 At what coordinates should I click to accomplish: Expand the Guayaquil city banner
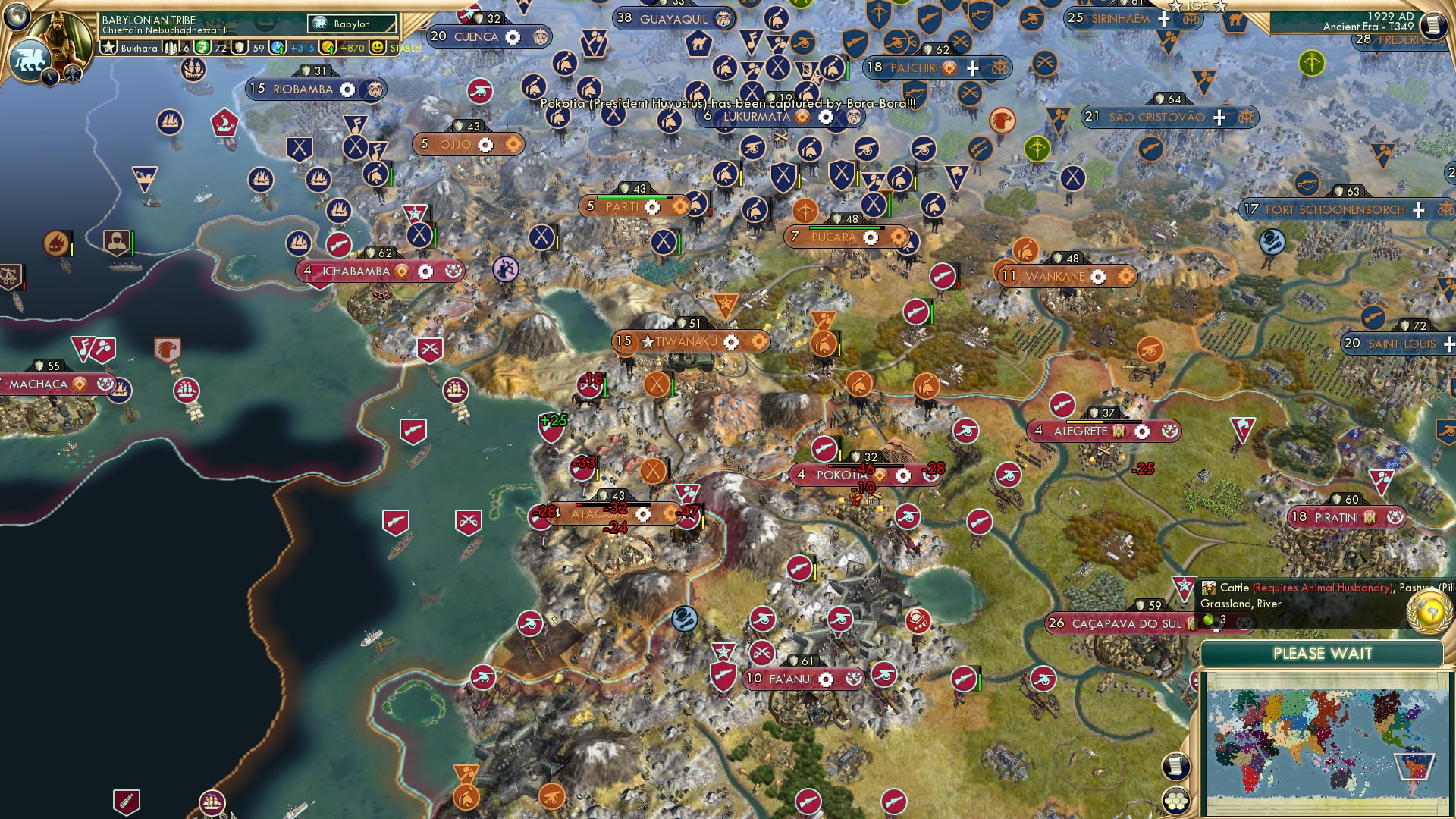tap(673, 20)
